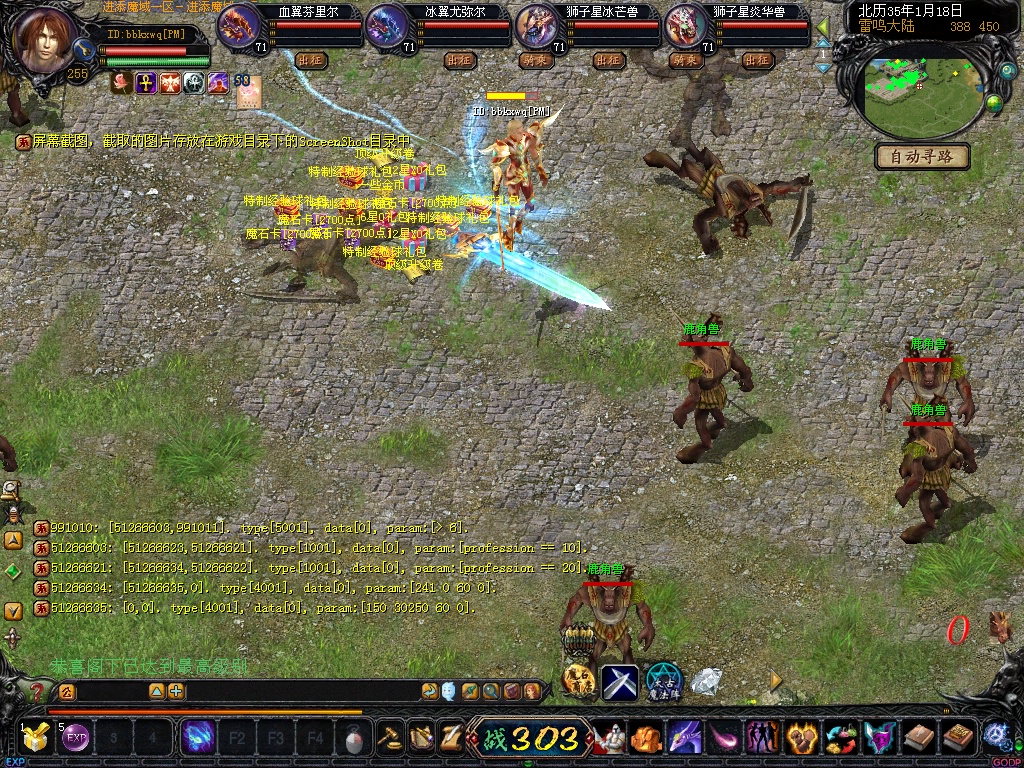
Task: Use the yellow gift box hotbar slot
Action: [x=35, y=739]
